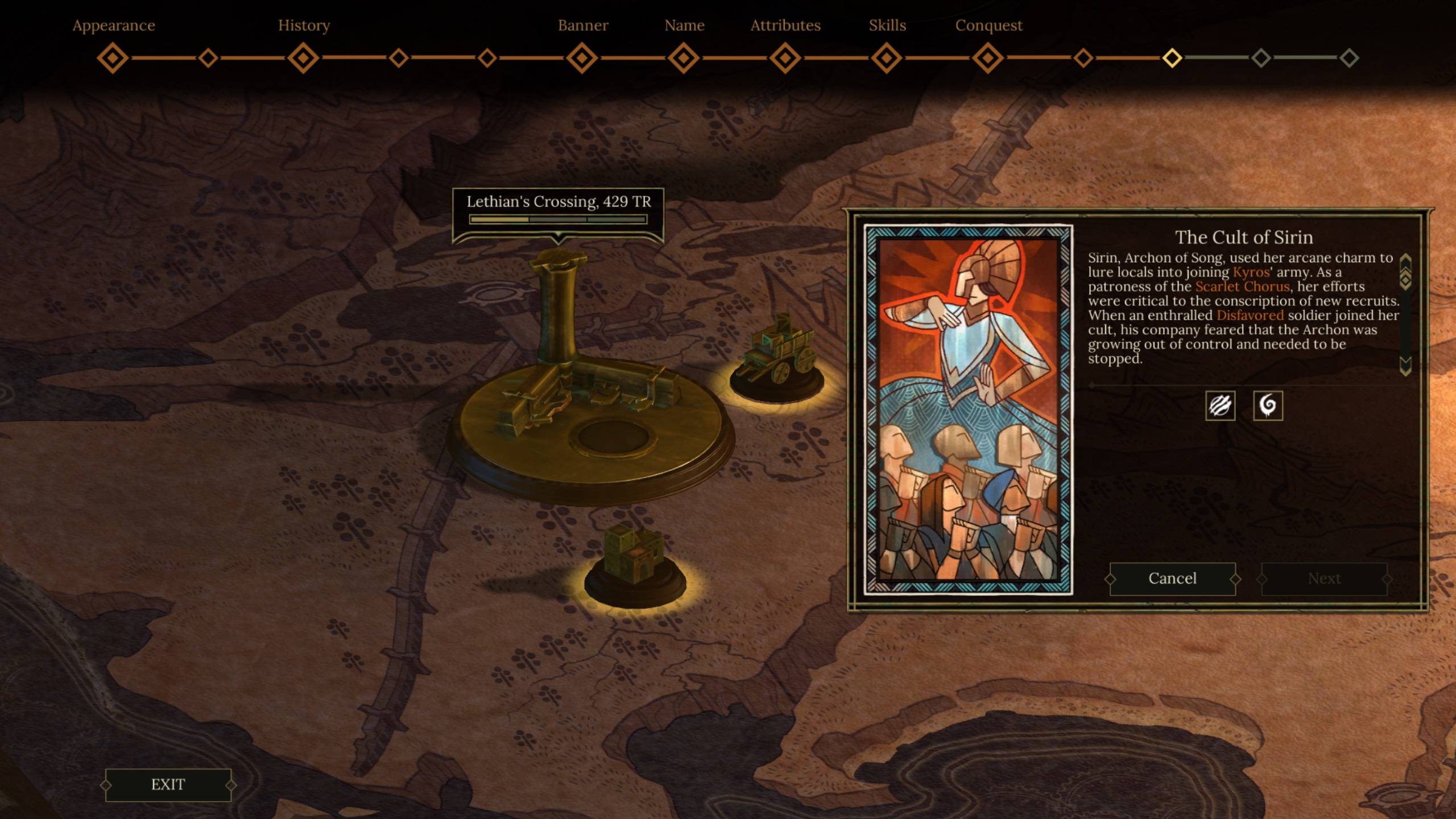Show the Disfavored lore link
Screen dimensions: 1456x819
point(1250,316)
